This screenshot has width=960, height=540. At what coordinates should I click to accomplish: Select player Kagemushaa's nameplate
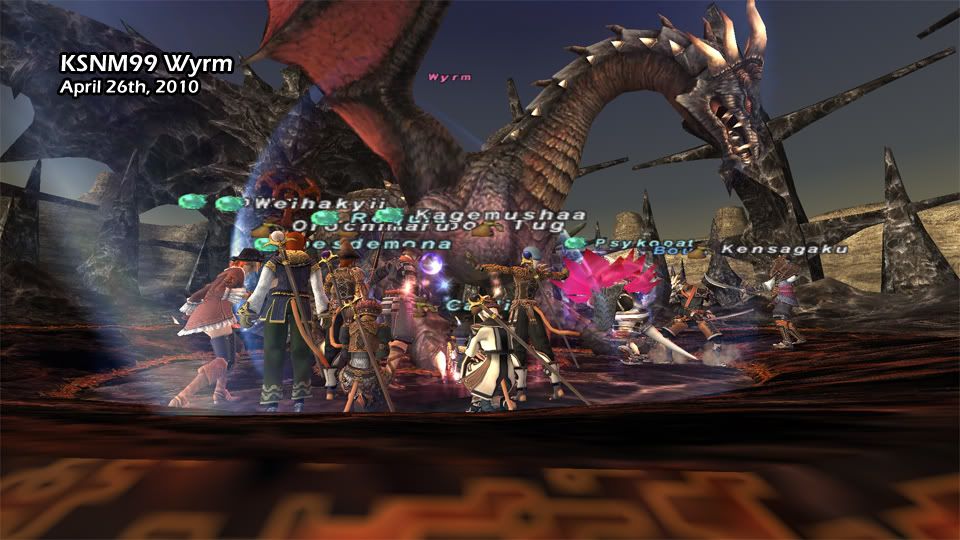[x=472, y=215]
